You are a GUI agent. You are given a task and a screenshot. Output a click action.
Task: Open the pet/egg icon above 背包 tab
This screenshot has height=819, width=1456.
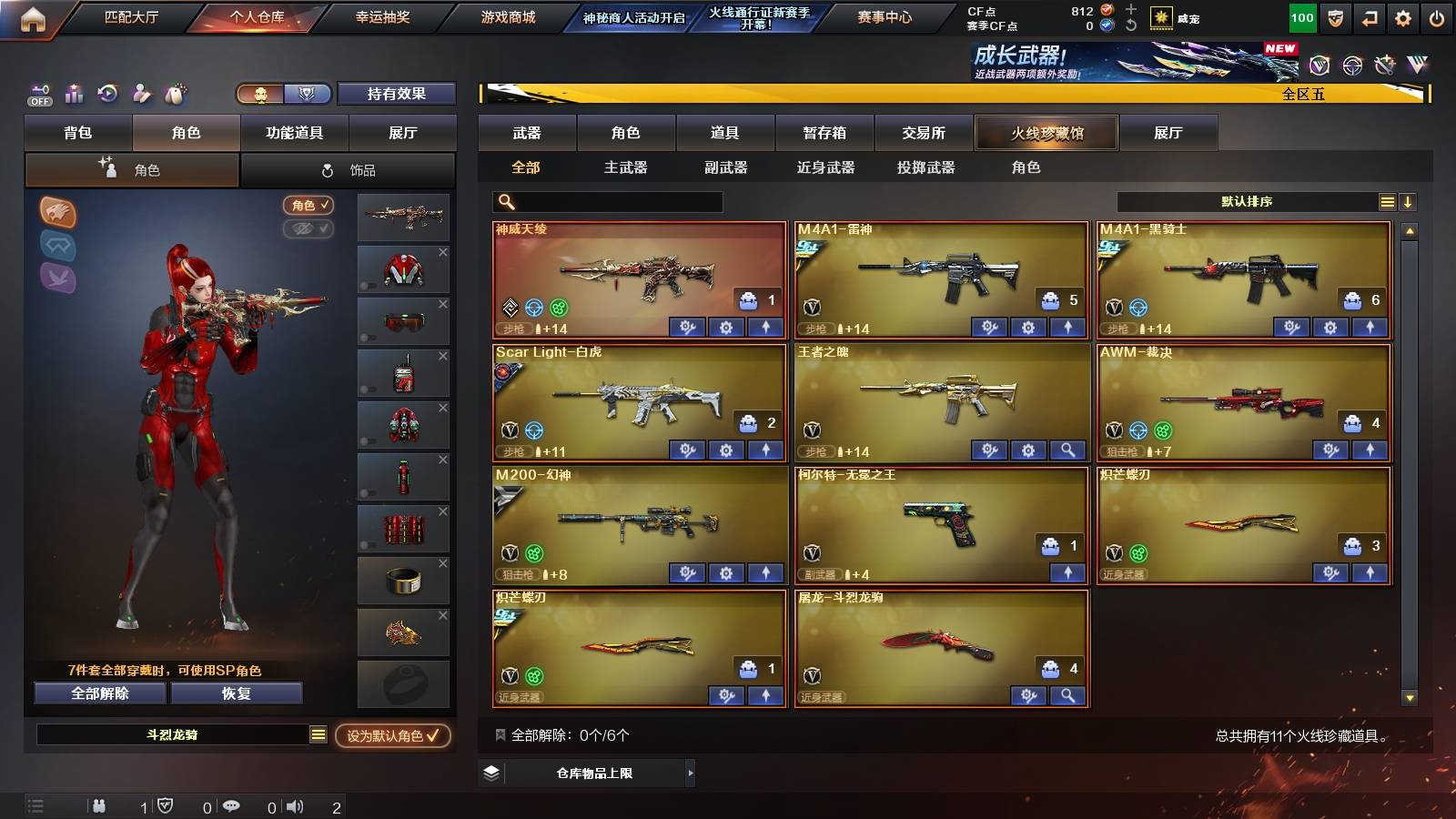pos(177,93)
